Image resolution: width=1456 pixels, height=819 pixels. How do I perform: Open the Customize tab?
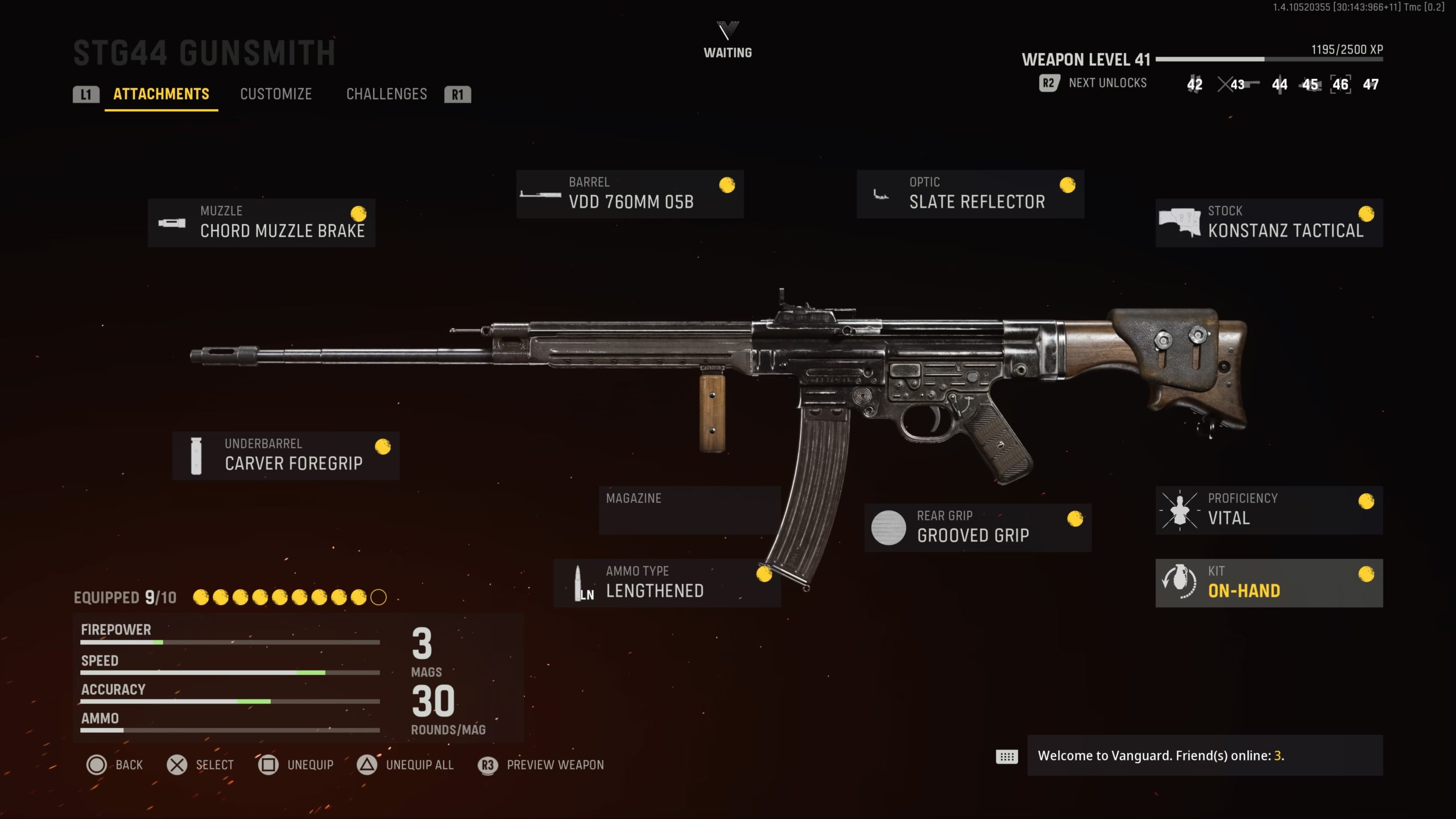[x=276, y=94]
